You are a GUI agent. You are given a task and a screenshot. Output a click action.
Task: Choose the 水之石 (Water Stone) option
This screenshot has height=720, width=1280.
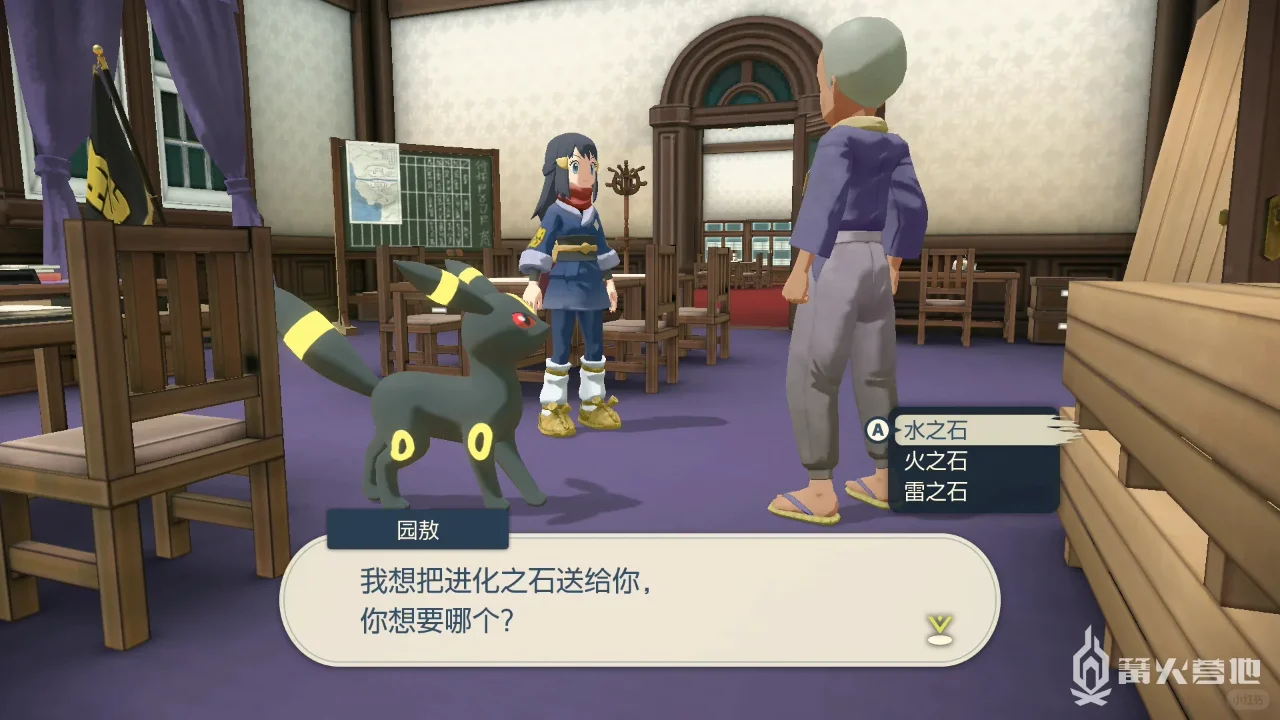937,431
